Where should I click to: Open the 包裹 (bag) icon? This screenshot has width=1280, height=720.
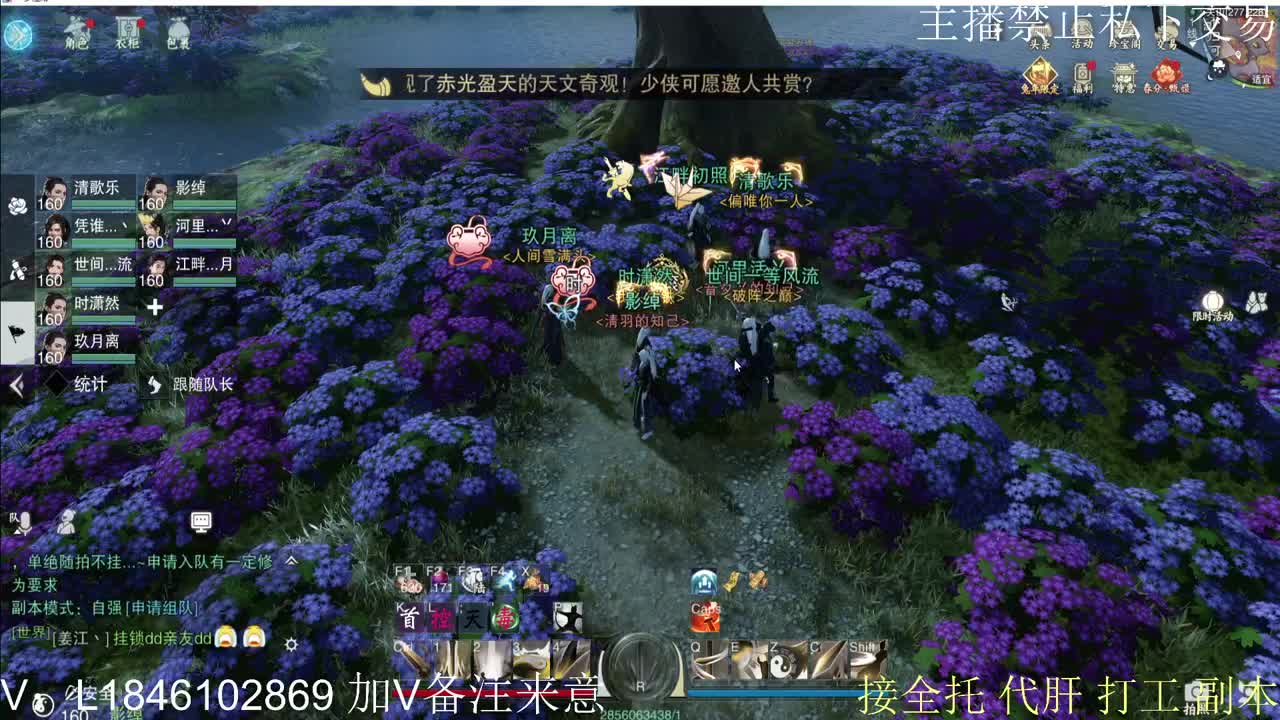(x=177, y=32)
